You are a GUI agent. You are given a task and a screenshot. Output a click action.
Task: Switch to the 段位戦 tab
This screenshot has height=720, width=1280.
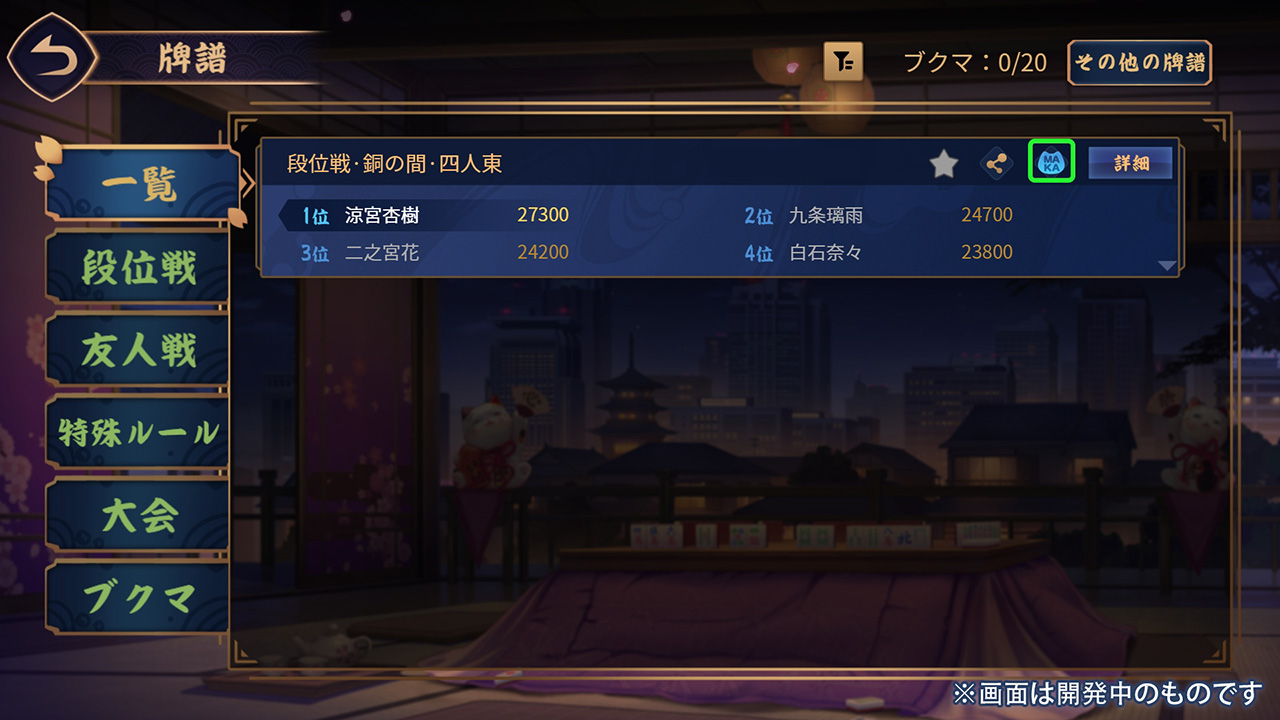(x=138, y=268)
